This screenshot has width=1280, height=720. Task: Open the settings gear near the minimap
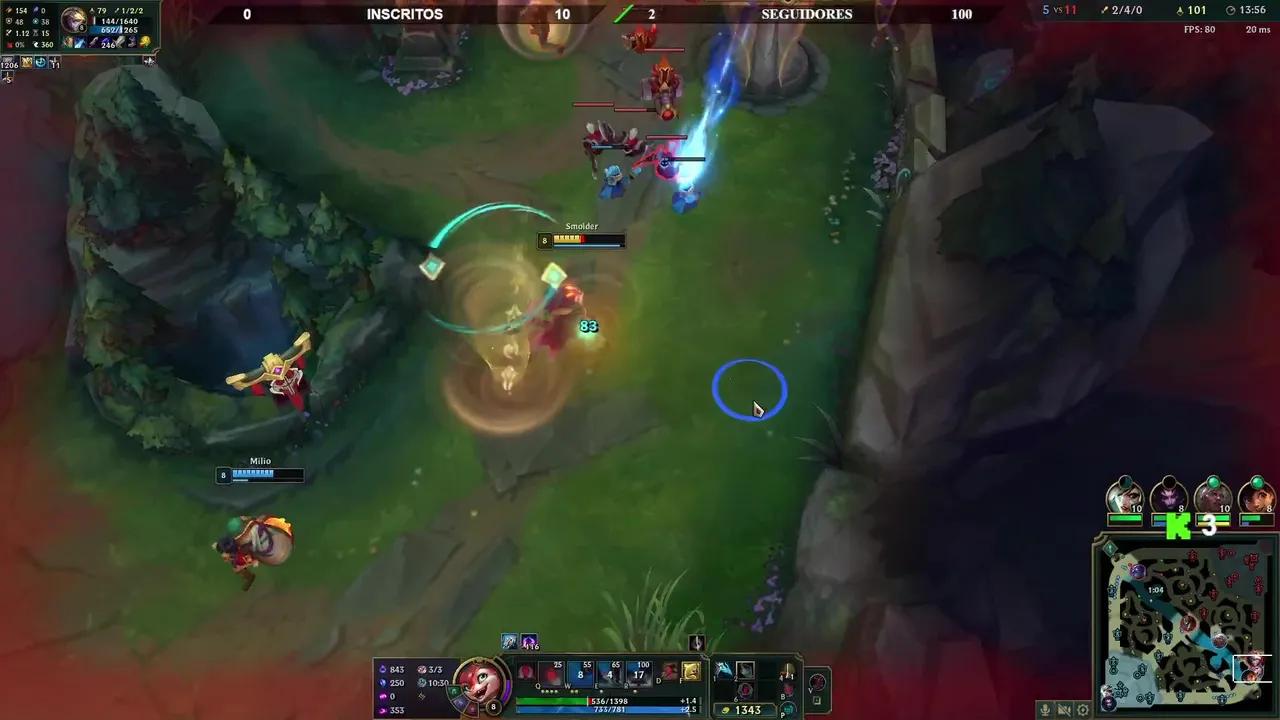coord(1082,709)
